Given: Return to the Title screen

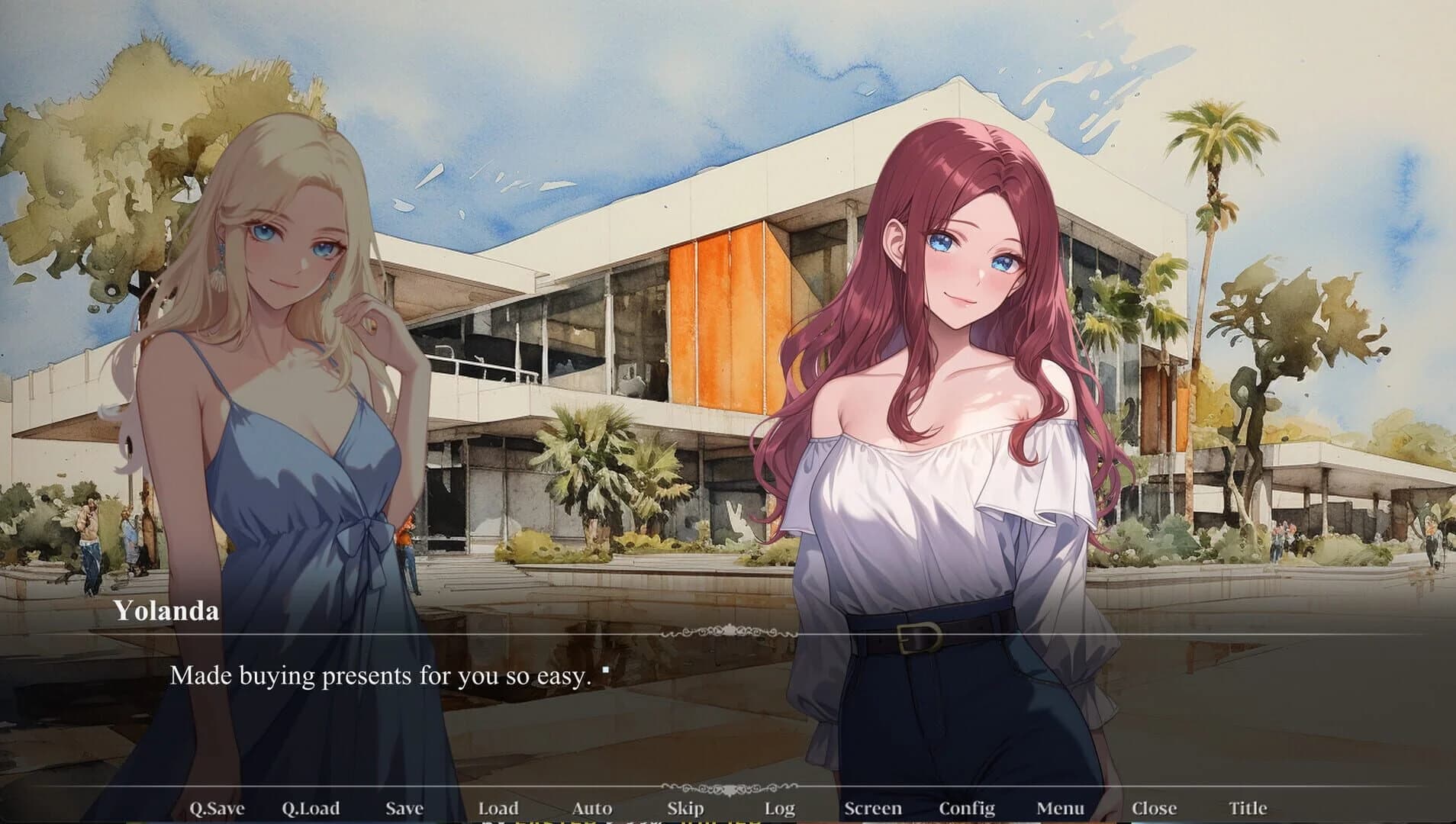Looking at the screenshot, I should point(1248,807).
